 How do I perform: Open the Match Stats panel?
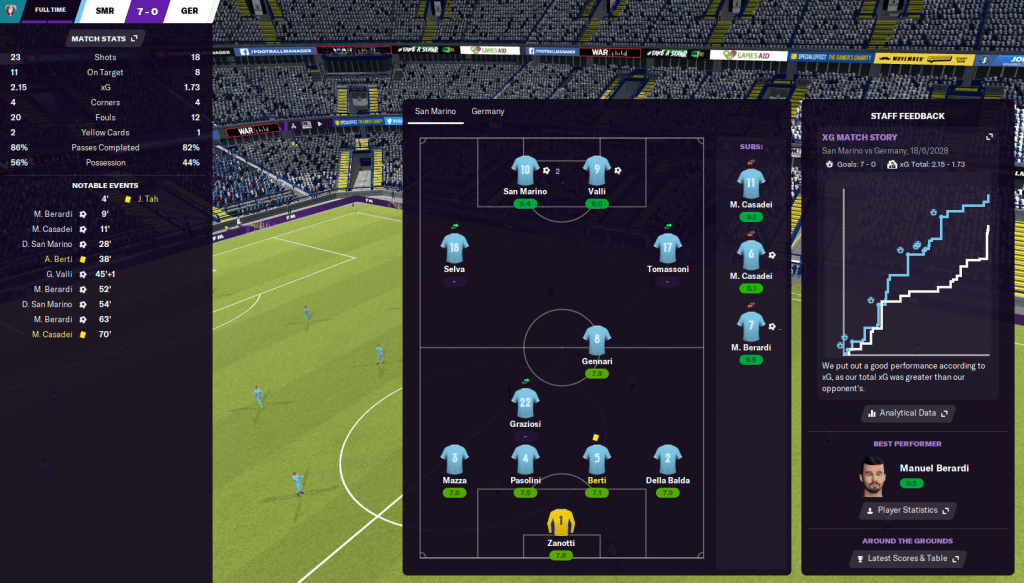coord(105,39)
